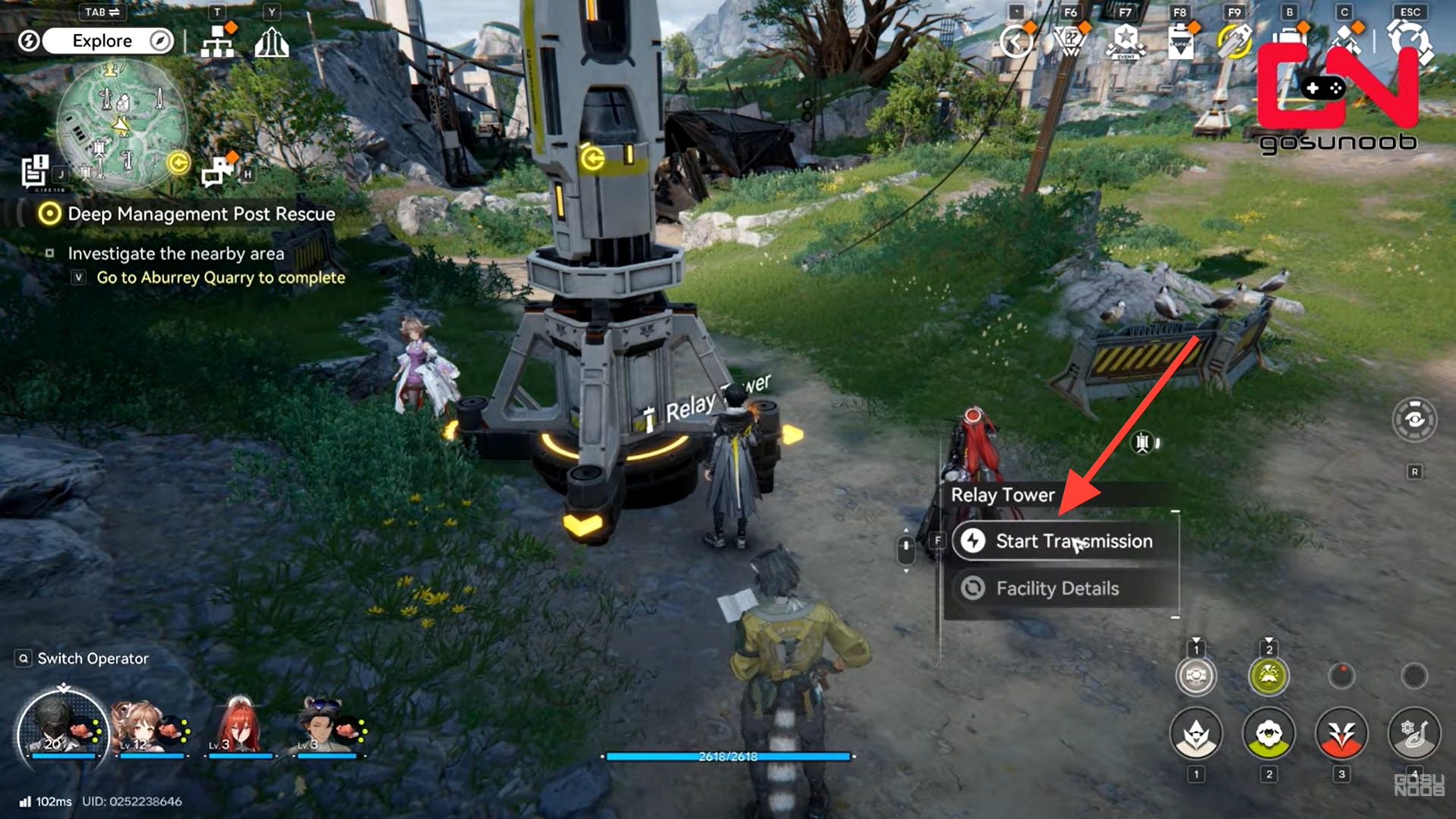Open the chat bubbles icon
The width and height of the screenshot is (1456, 819).
(x=218, y=171)
